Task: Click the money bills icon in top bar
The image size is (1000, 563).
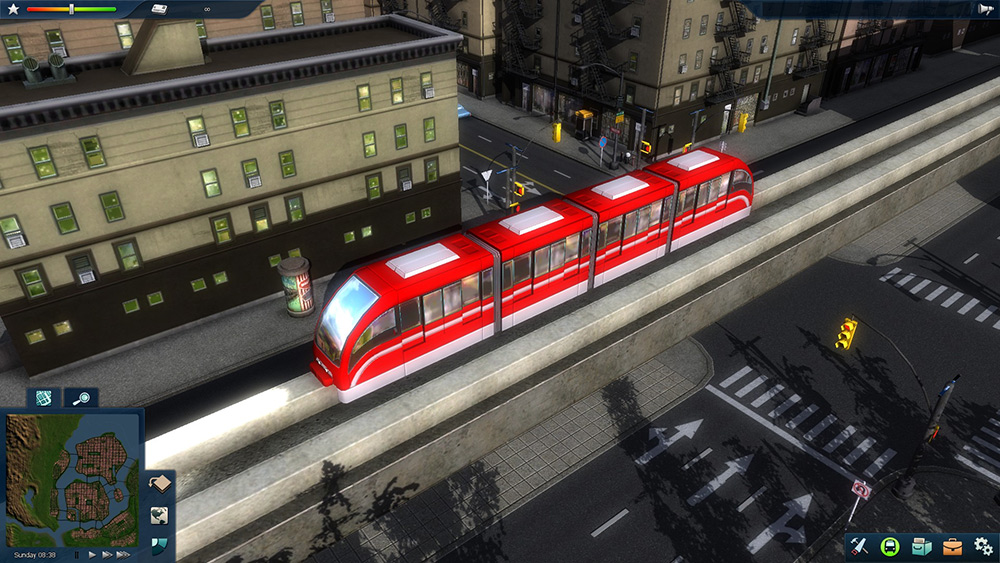Action: pyautogui.click(x=160, y=9)
